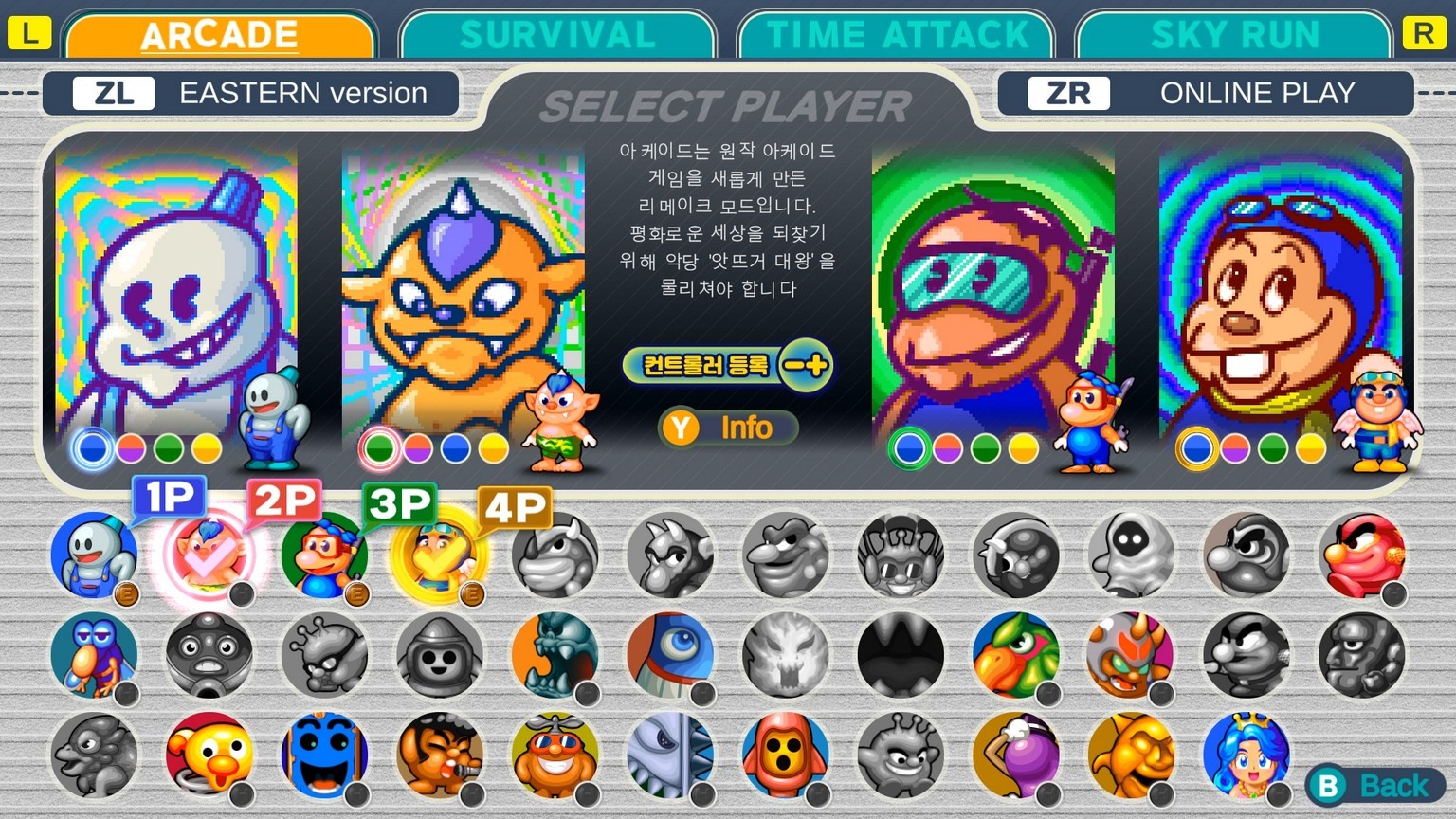Image resolution: width=1456 pixels, height=819 pixels.
Task: Select the golden fish character at the bottom
Action: pos(1130,754)
